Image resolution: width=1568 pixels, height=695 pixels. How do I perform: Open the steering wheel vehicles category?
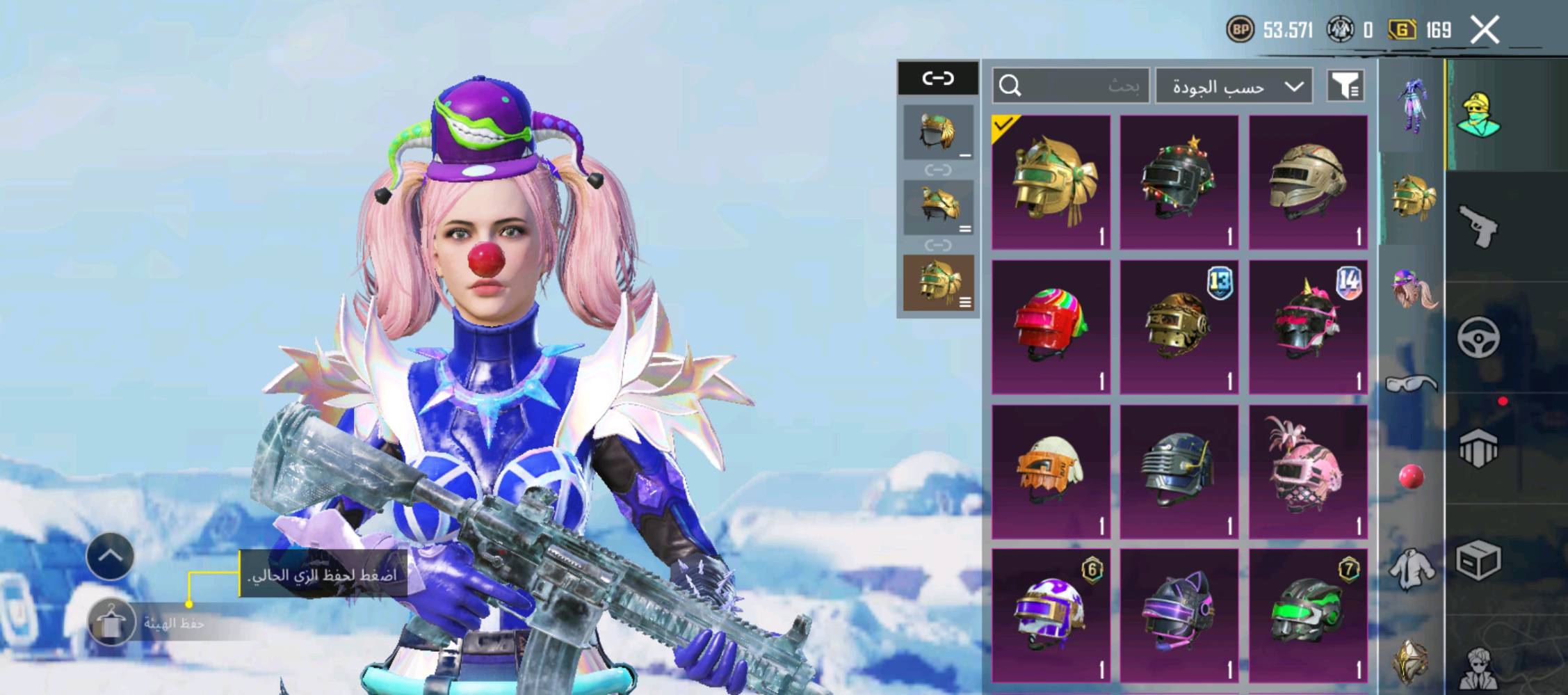coord(1478,337)
